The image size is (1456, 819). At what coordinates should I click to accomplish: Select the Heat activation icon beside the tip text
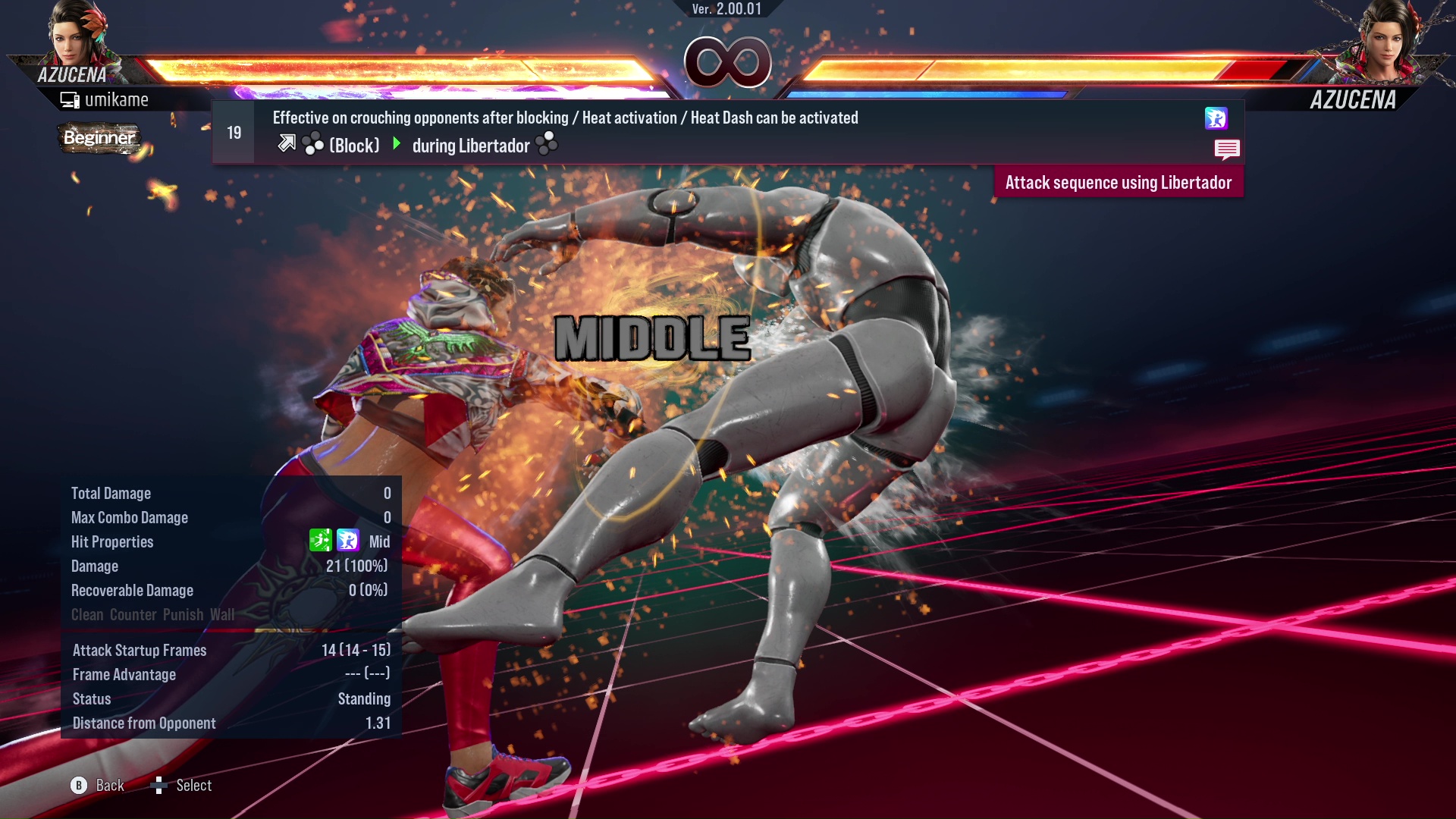[x=1217, y=119]
